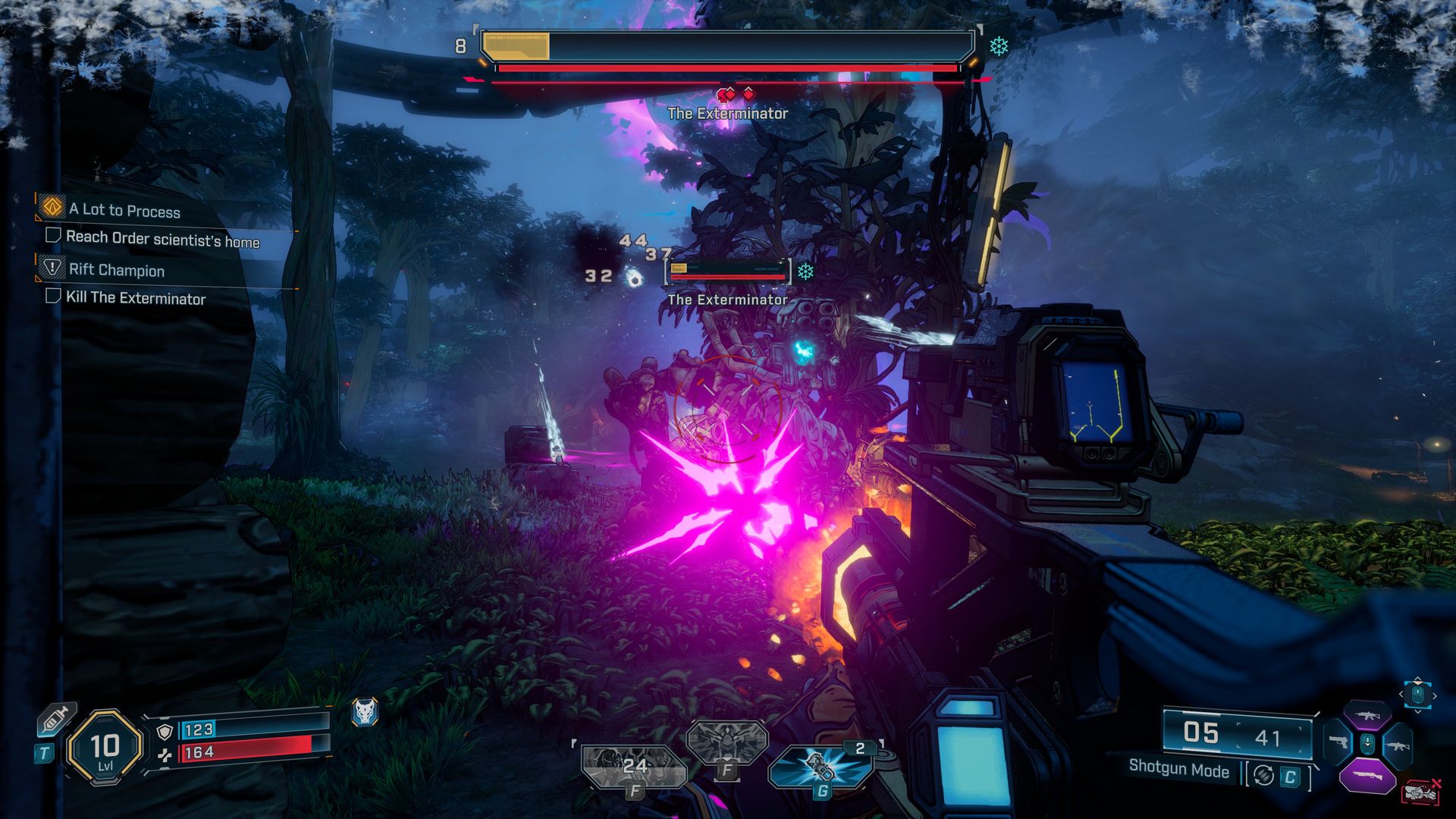This screenshot has width=1456, height=819.
Task: Click the red crossed-out vehicle icon
Action: coord(1421,792)
